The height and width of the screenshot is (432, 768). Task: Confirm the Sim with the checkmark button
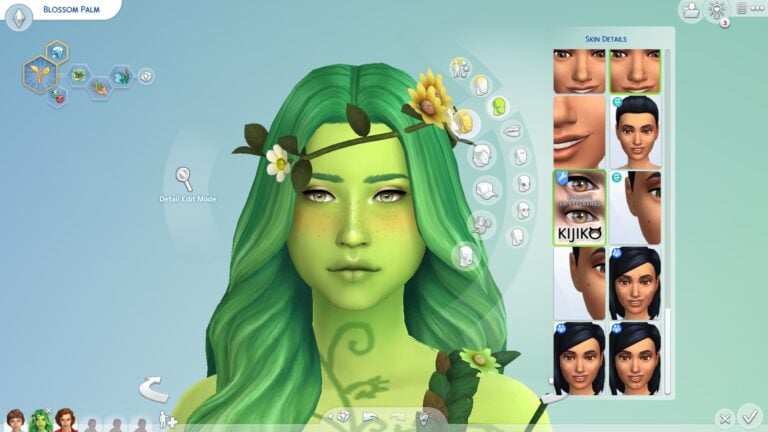click(749, 414)
